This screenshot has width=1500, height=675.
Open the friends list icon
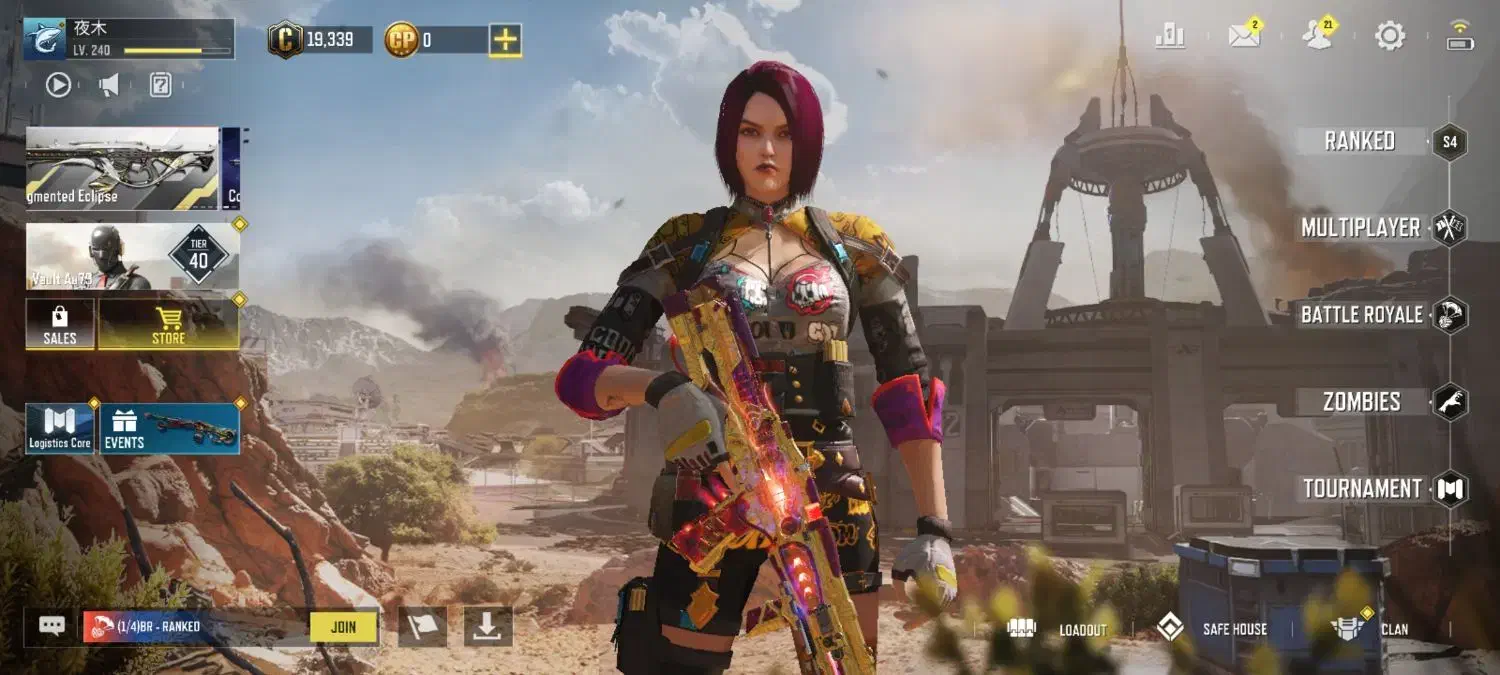[1317, 37]
